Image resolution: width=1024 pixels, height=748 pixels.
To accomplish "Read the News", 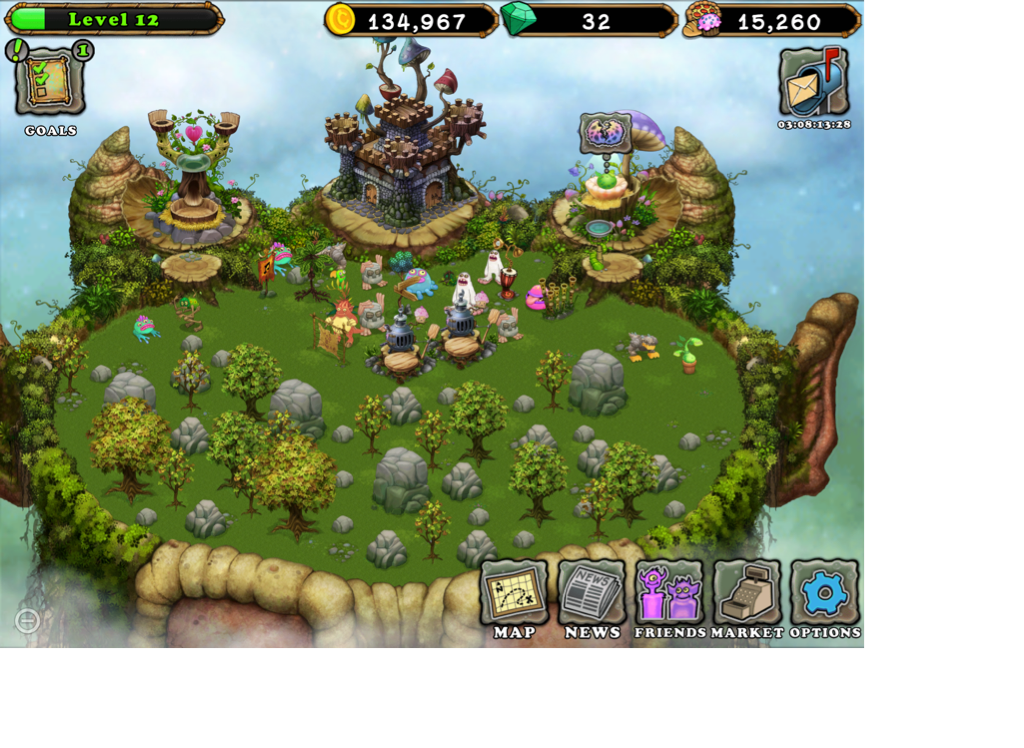I will tap(592, 593).
